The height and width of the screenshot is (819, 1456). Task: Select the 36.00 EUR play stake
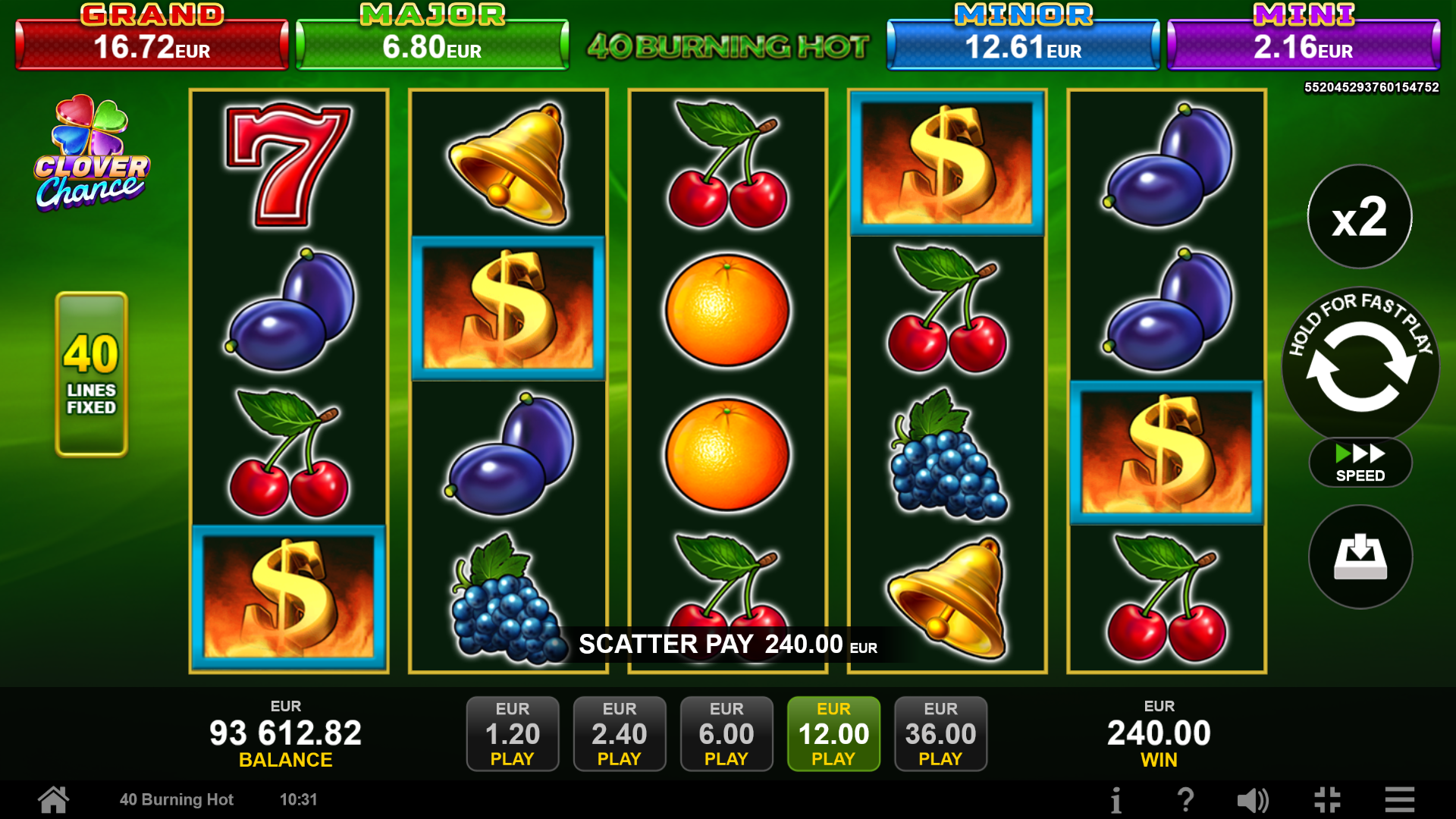pyautogui.click(x=940, y=733)
